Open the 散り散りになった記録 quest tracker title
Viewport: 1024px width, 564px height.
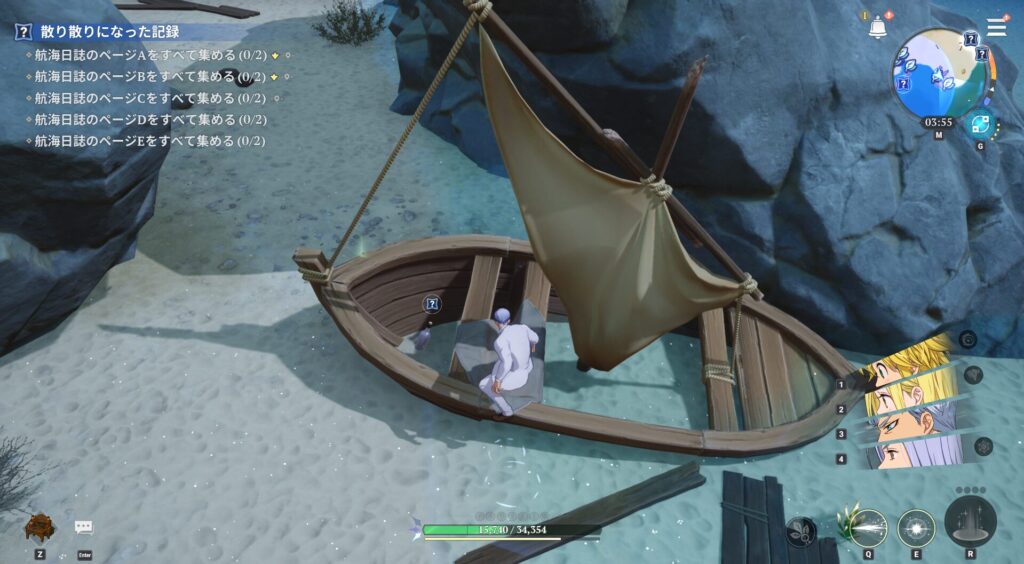pyautogui.click(x=109, y=32)
